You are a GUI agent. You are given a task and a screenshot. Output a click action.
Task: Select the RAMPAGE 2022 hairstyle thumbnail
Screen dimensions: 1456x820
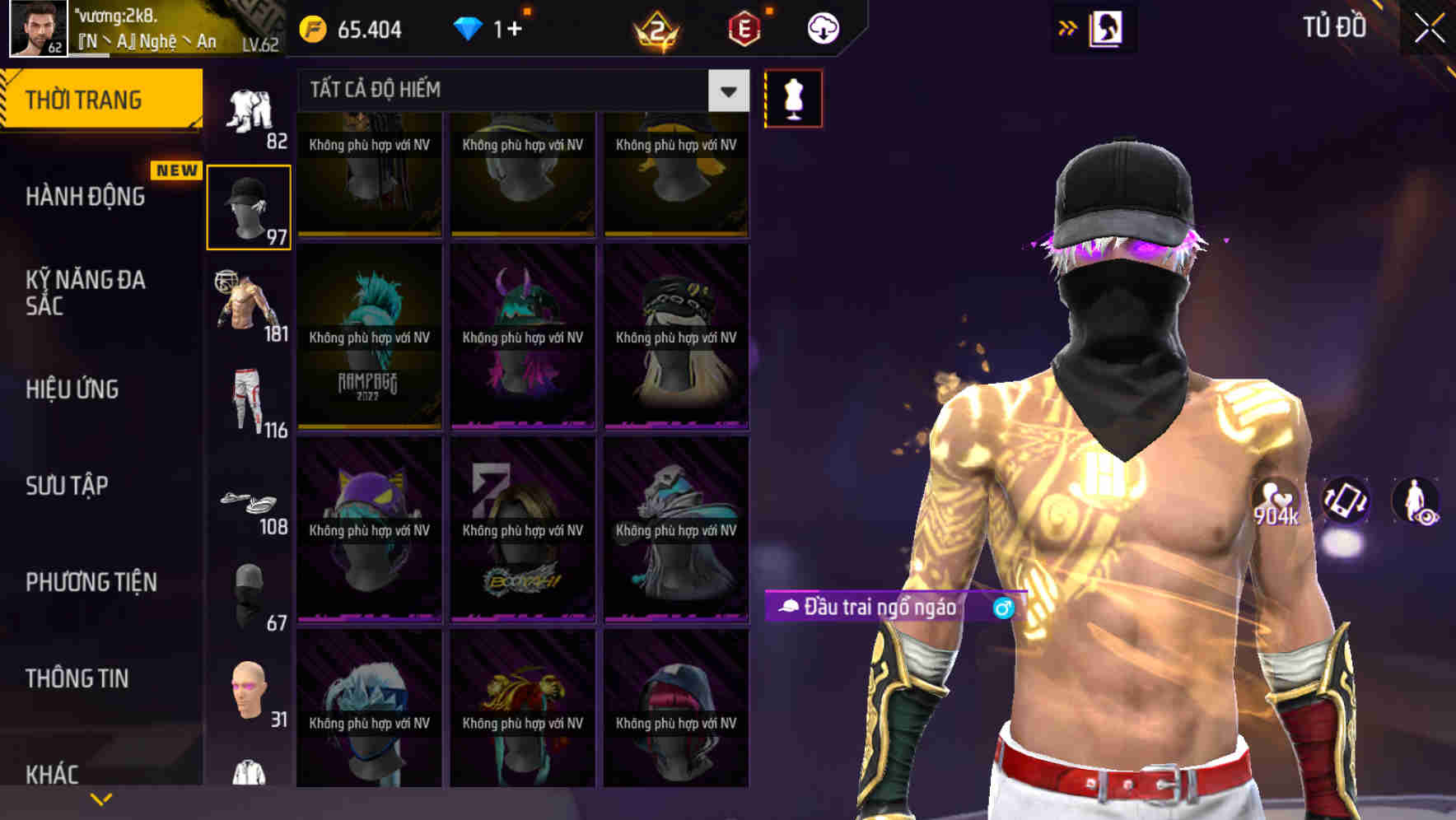click(x=369, y=338)
